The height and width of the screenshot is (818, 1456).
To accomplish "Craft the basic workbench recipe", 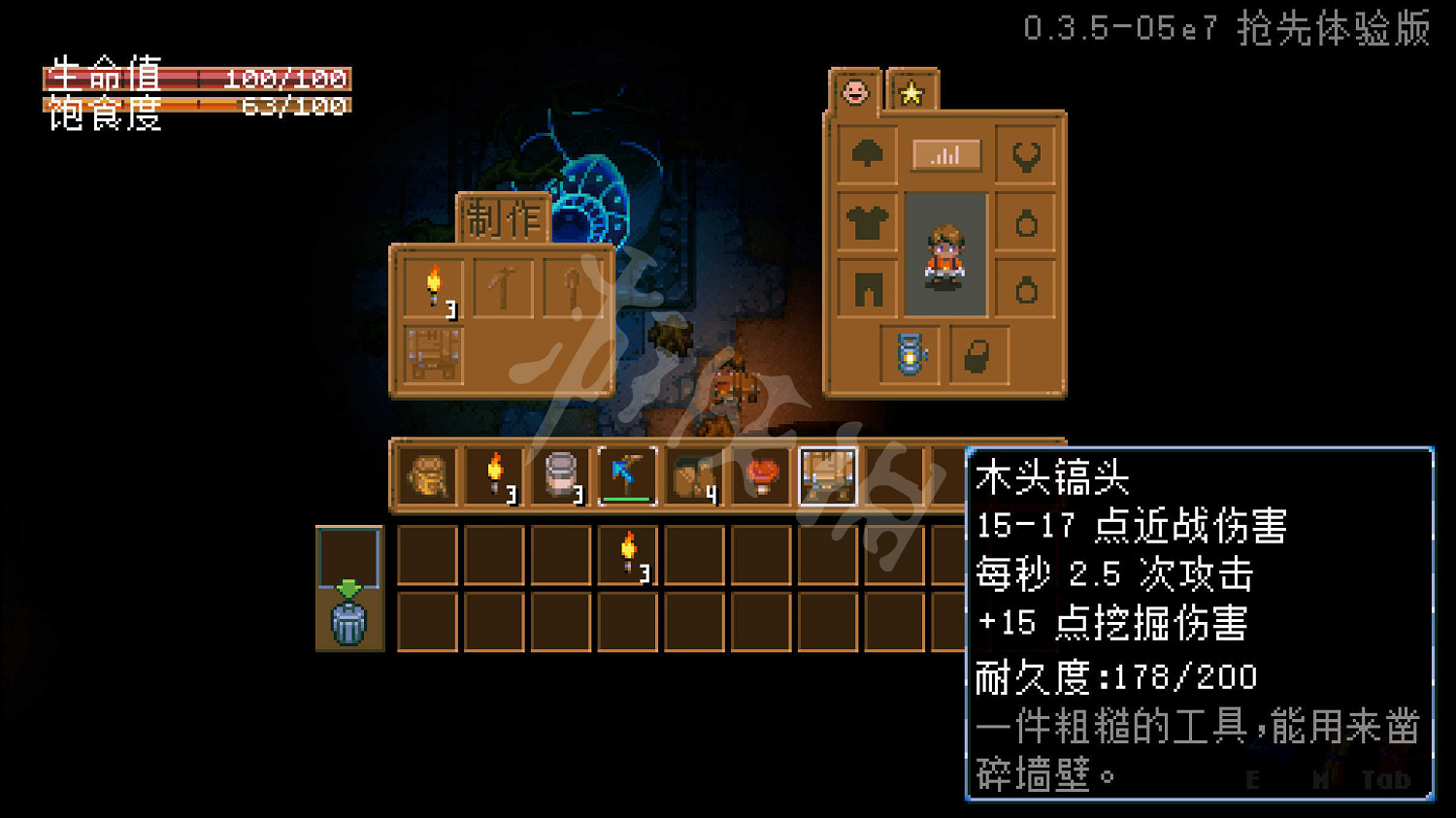I will click(435, 356).
